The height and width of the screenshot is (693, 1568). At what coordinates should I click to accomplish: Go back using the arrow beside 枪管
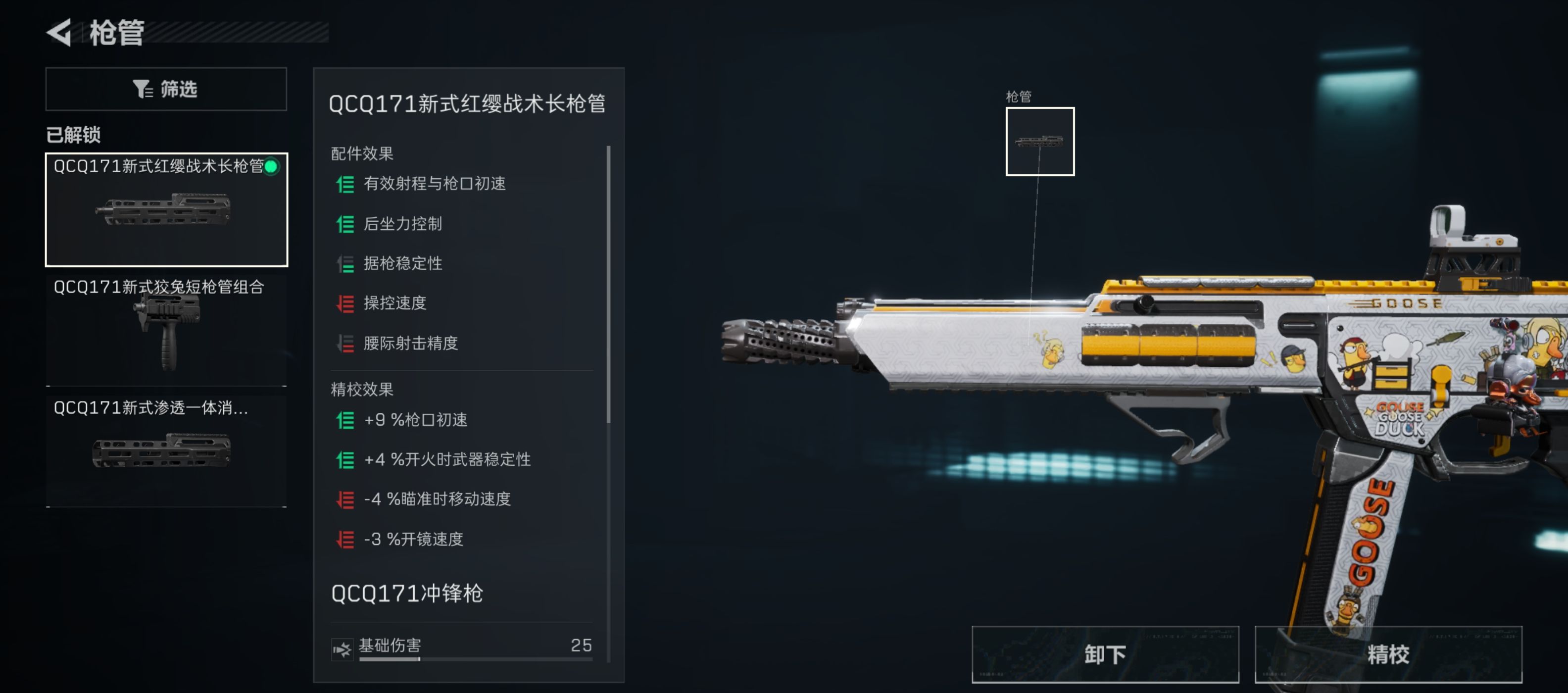coord(60,32)
